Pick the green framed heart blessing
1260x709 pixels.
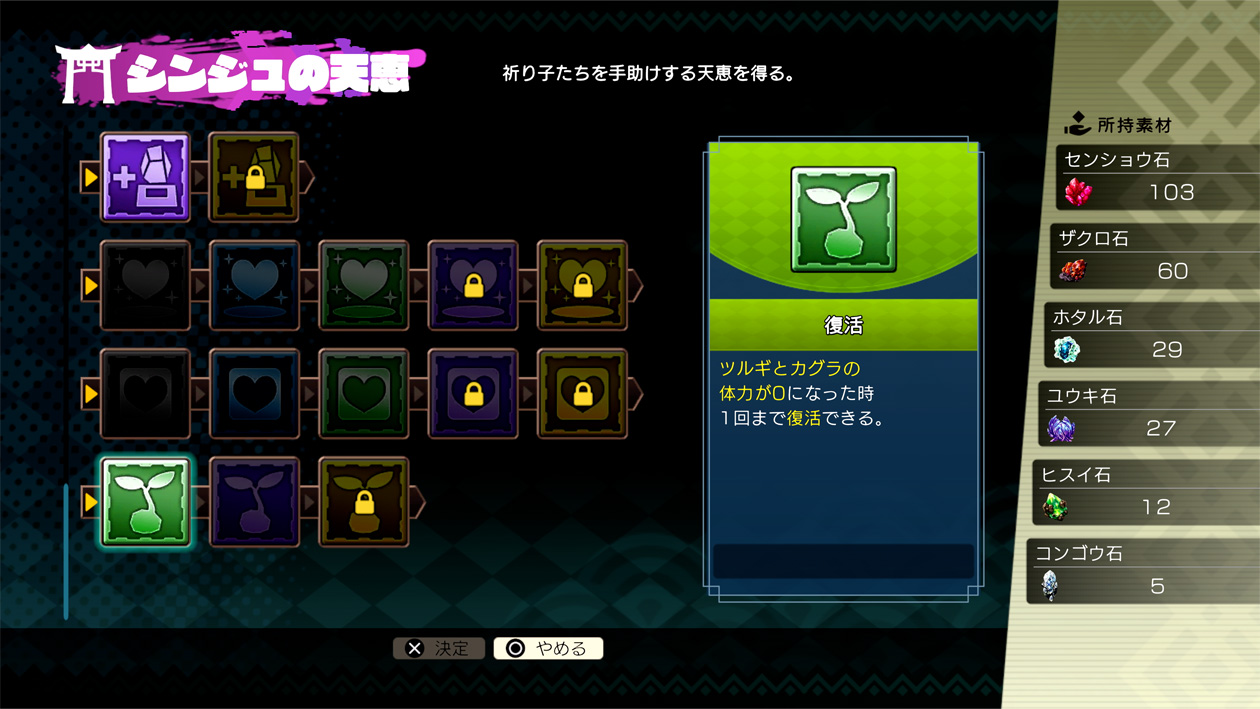[363, 393]
